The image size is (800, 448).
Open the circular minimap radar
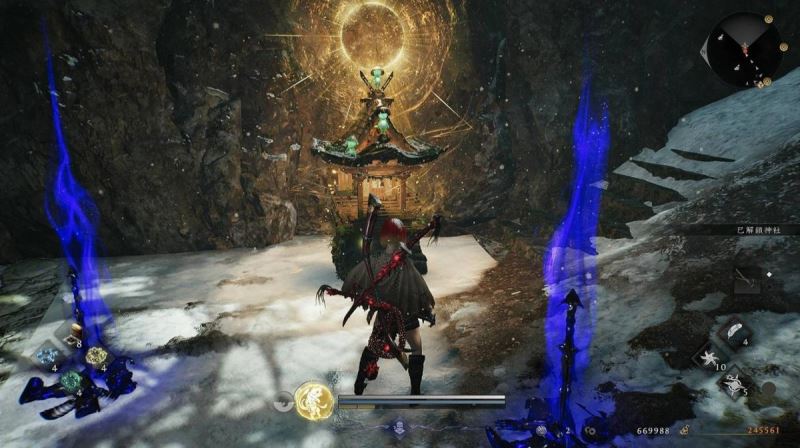click(742, 49)
